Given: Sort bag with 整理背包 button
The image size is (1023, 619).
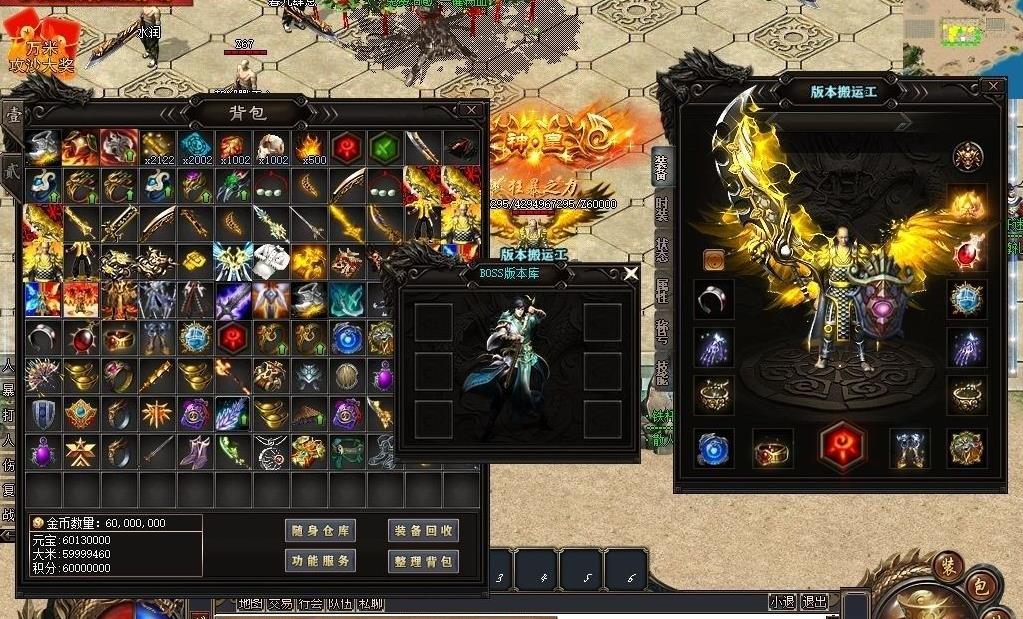Looking at the screenshot, I should coord(422,561).
